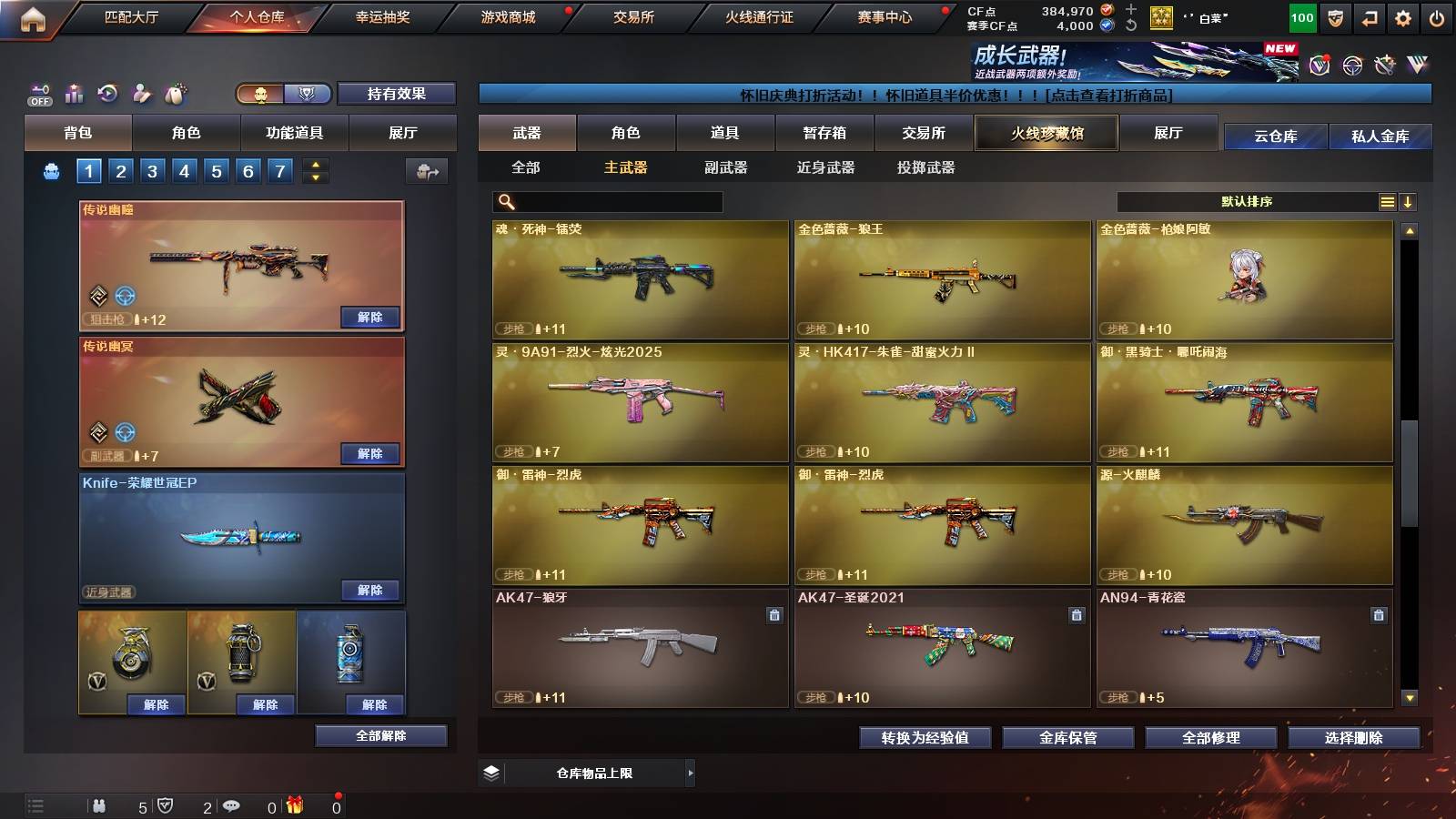This screenshot has height=819, width=1456.
Task: Click the 全部解除 button below the equipment
Action: coord(381,735)
